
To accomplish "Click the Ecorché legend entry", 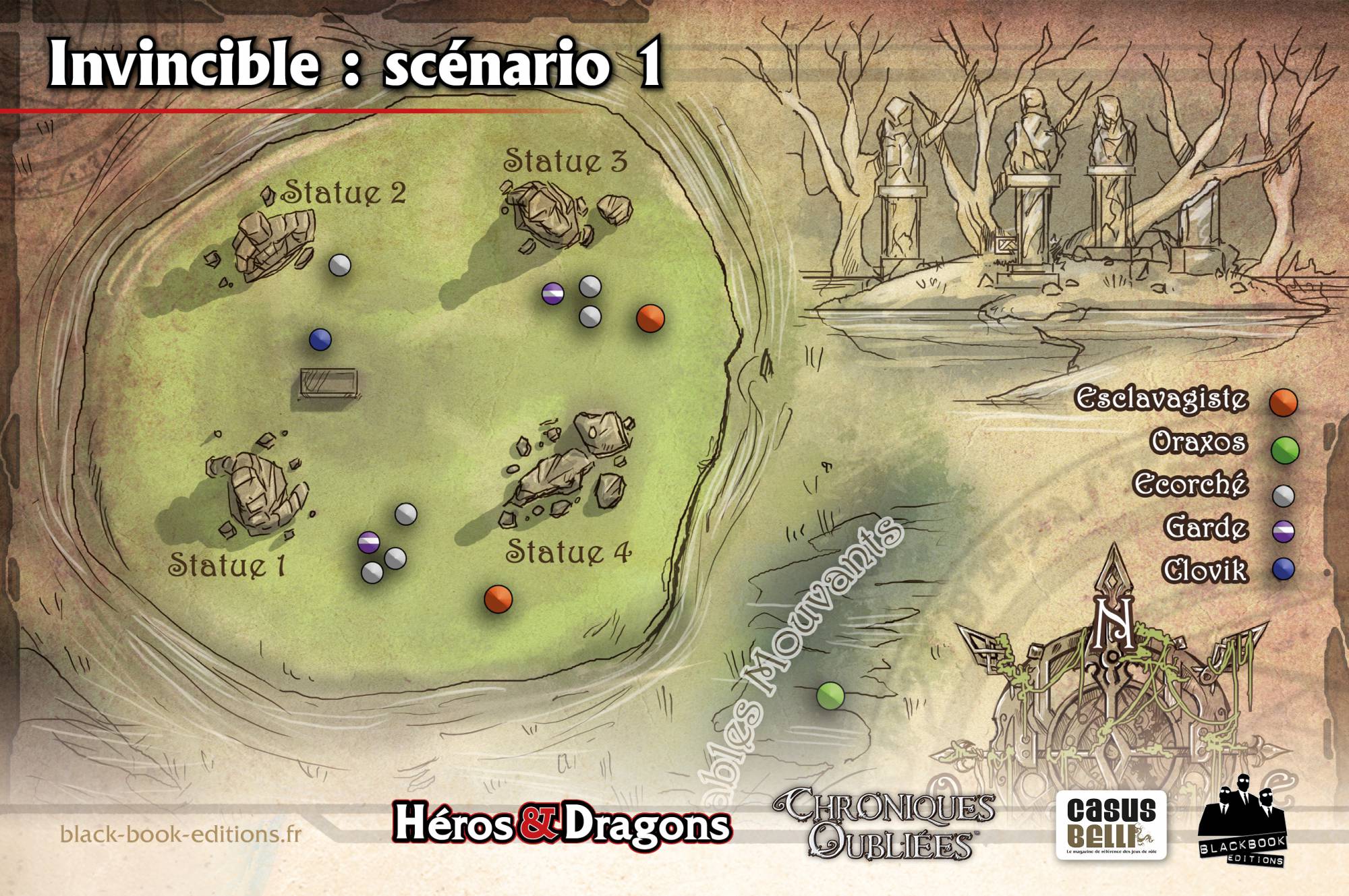I will pyautogui.click(x=1190, y=485).
